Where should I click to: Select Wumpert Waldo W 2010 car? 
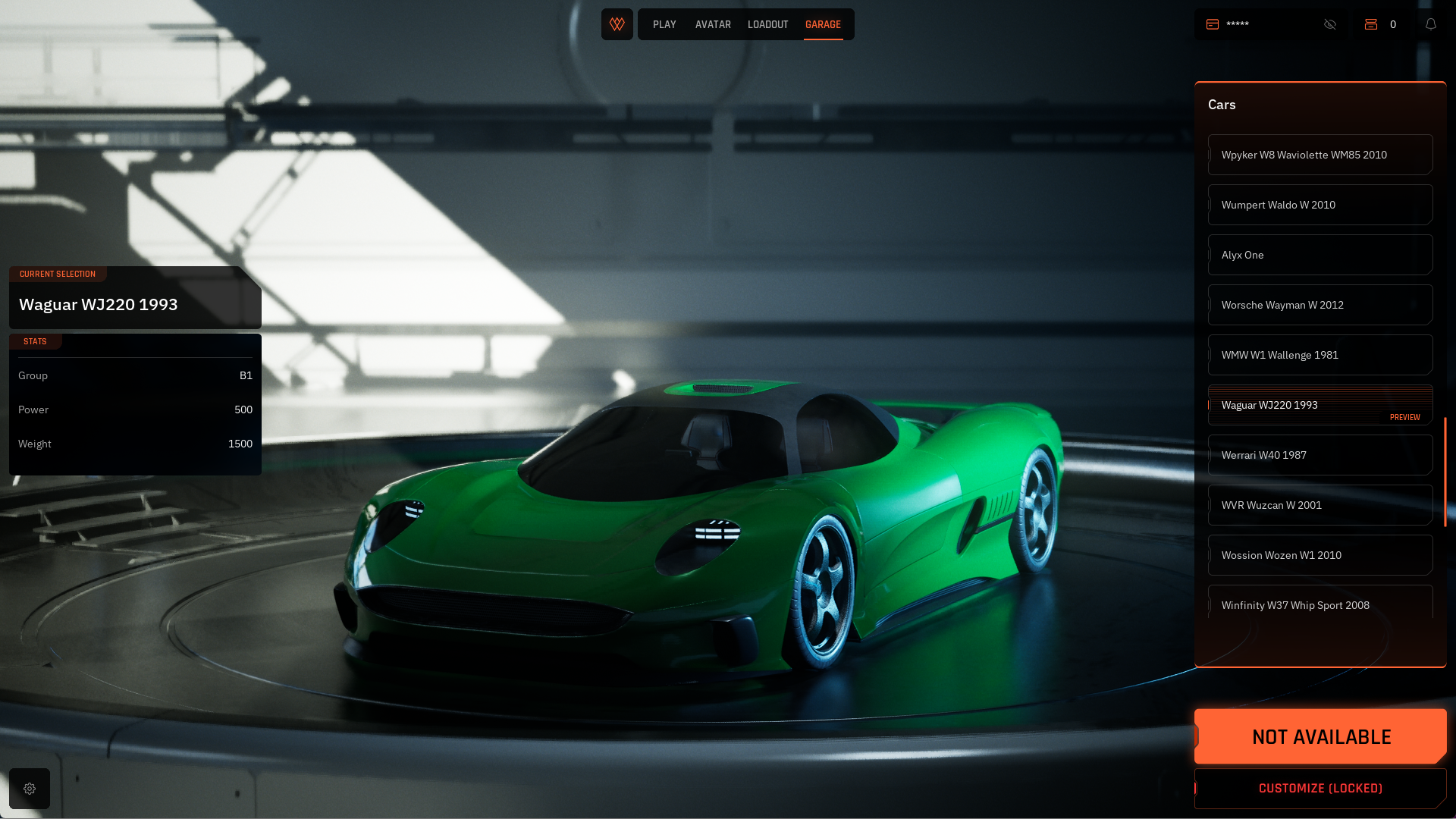1319,205
